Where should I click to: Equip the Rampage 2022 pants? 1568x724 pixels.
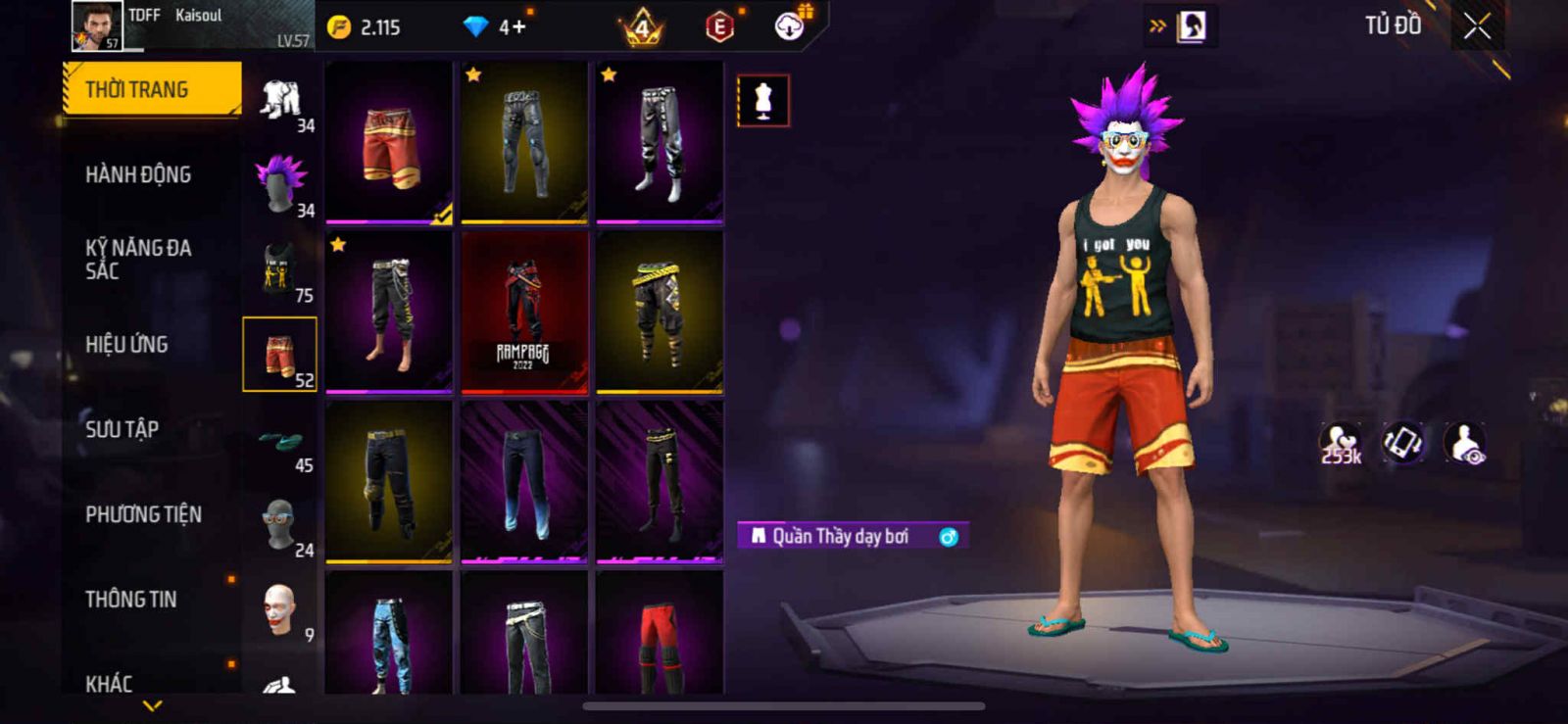tap(523, 314)
